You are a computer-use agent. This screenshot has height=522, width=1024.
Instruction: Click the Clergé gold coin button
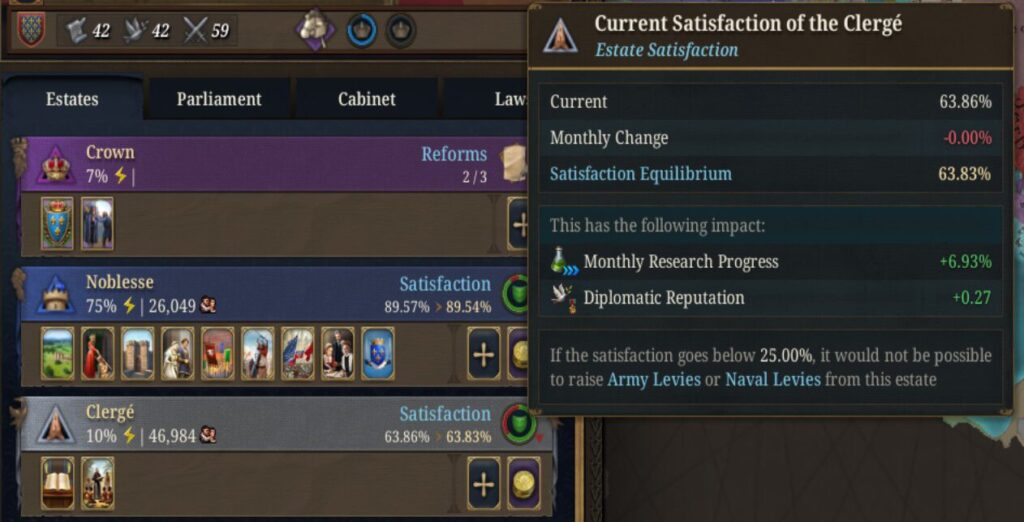[x=523, y=484]
